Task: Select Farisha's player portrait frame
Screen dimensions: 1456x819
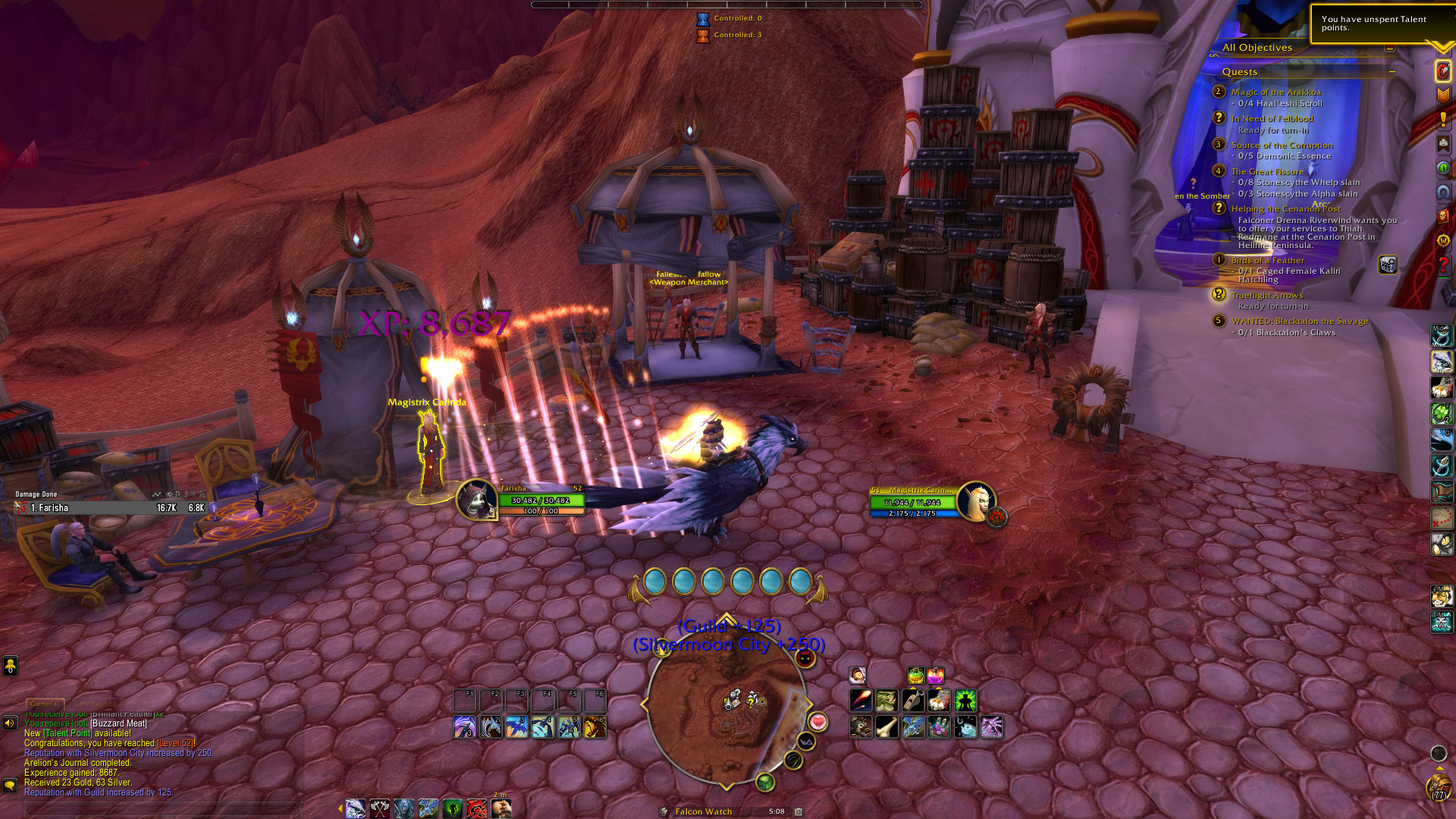Action: point(477,500)
